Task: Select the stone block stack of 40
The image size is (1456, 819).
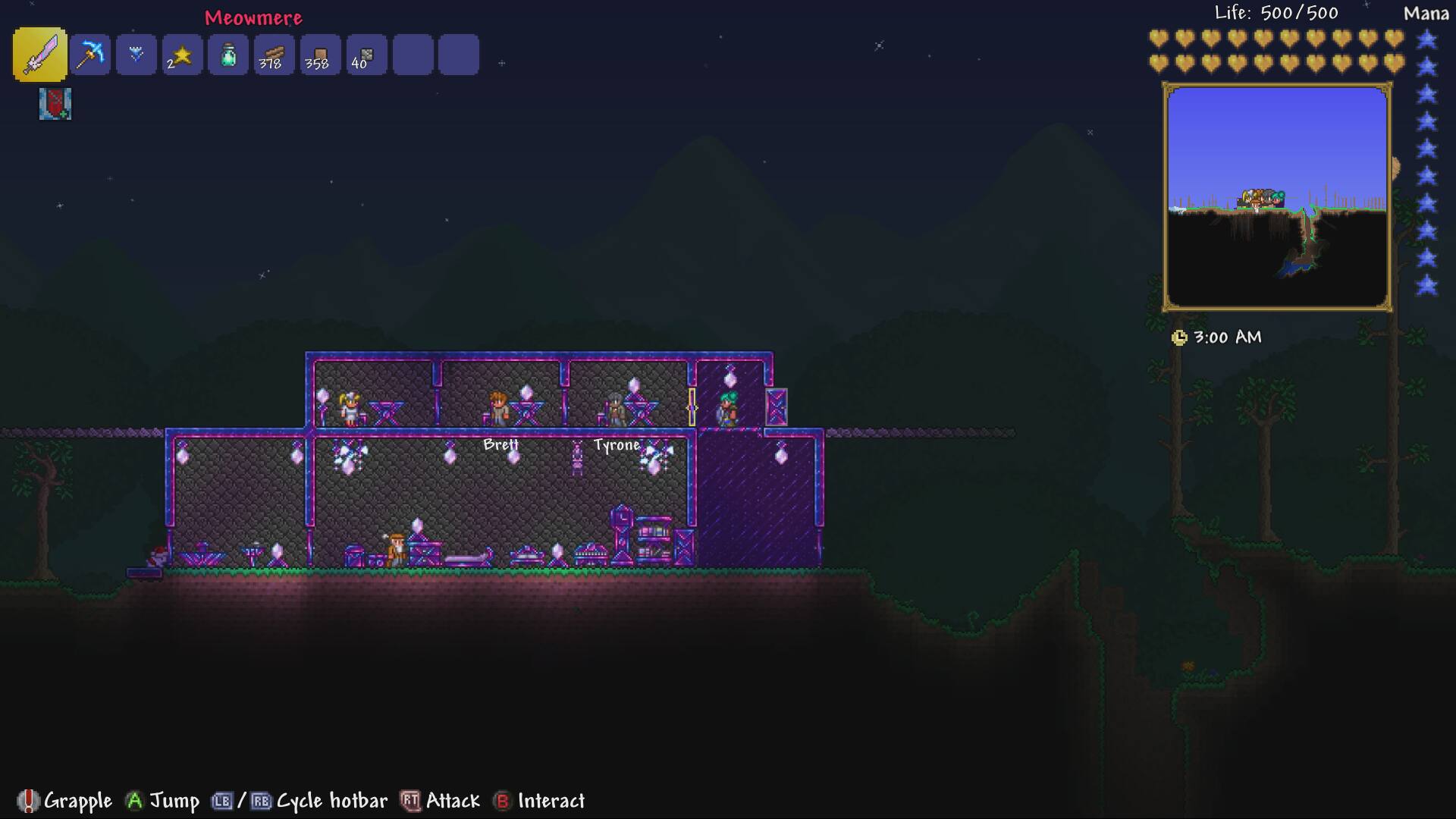Action: [366, 55]
